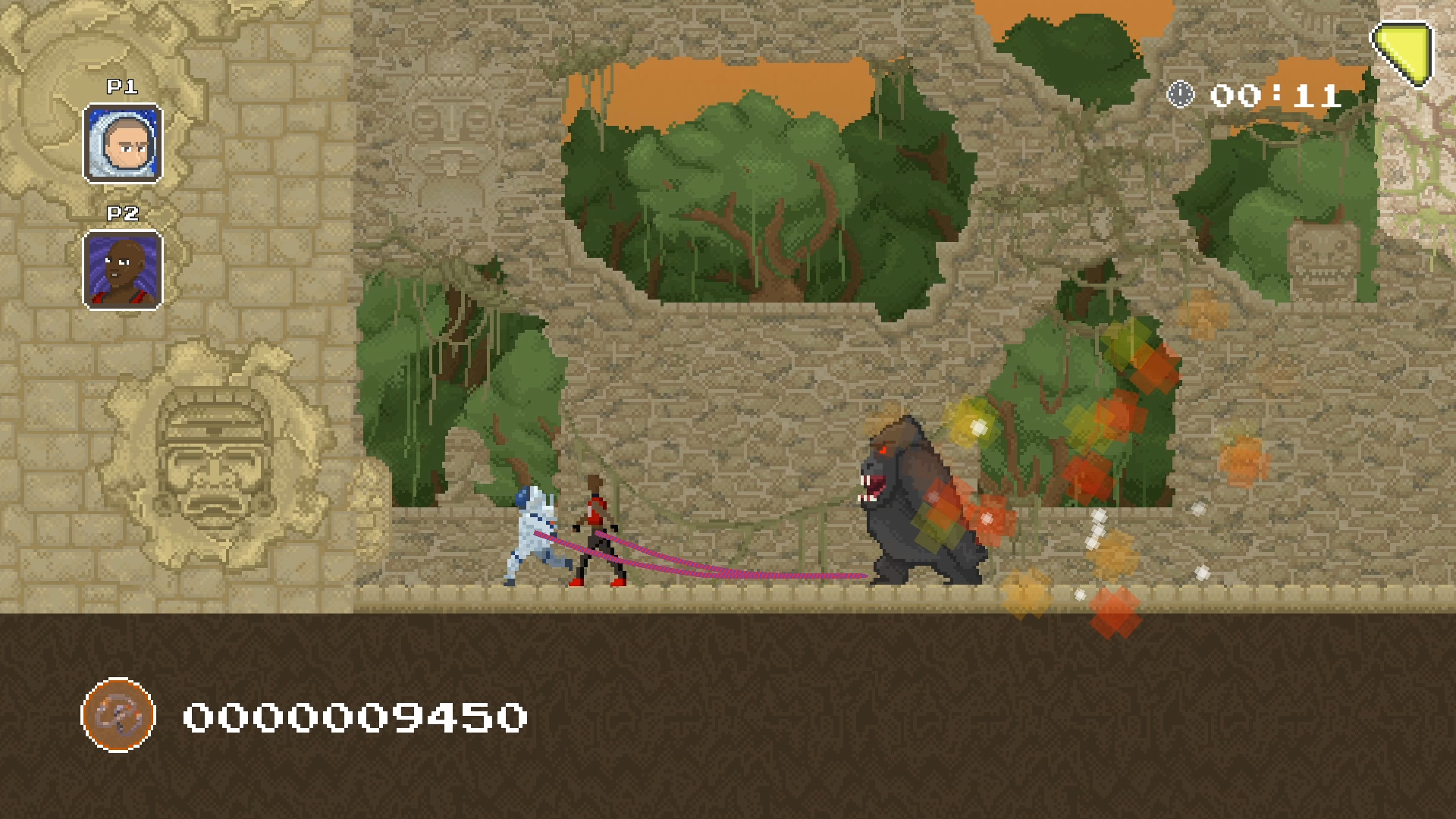1456x819 pixels.
Task: Click the yellow gem icon
Action: [1404, 51]
